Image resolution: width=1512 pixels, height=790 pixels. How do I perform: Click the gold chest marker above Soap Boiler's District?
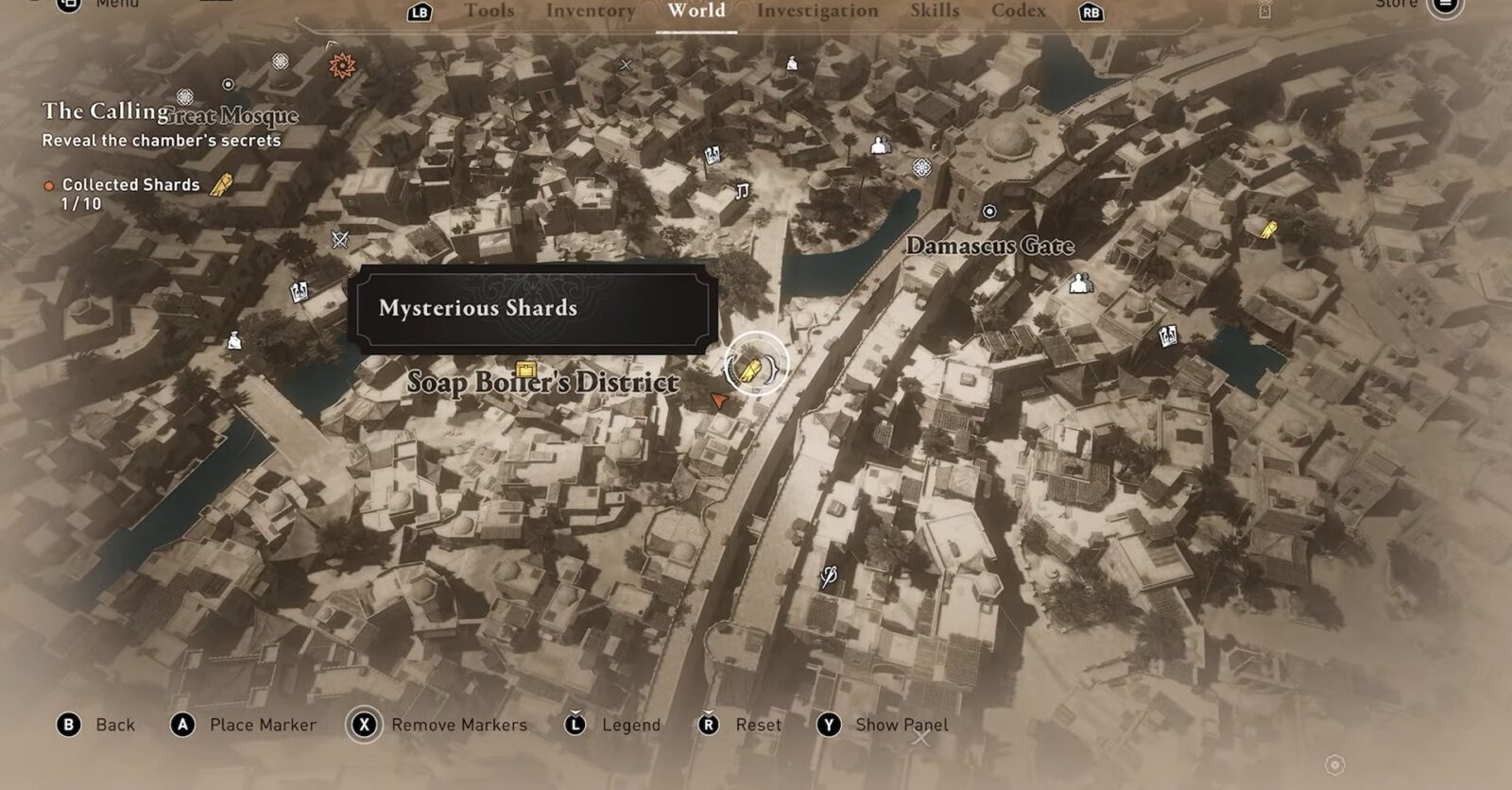pyautogui.click(x=525, y=369)
